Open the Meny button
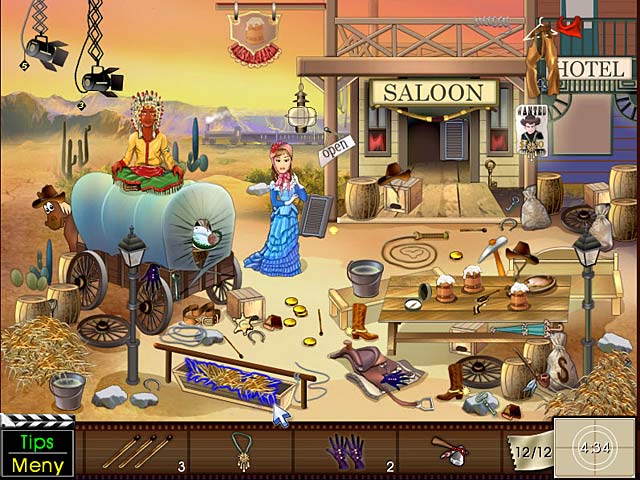The height and width of the screenshot is (480, 640). coord(38,464)
